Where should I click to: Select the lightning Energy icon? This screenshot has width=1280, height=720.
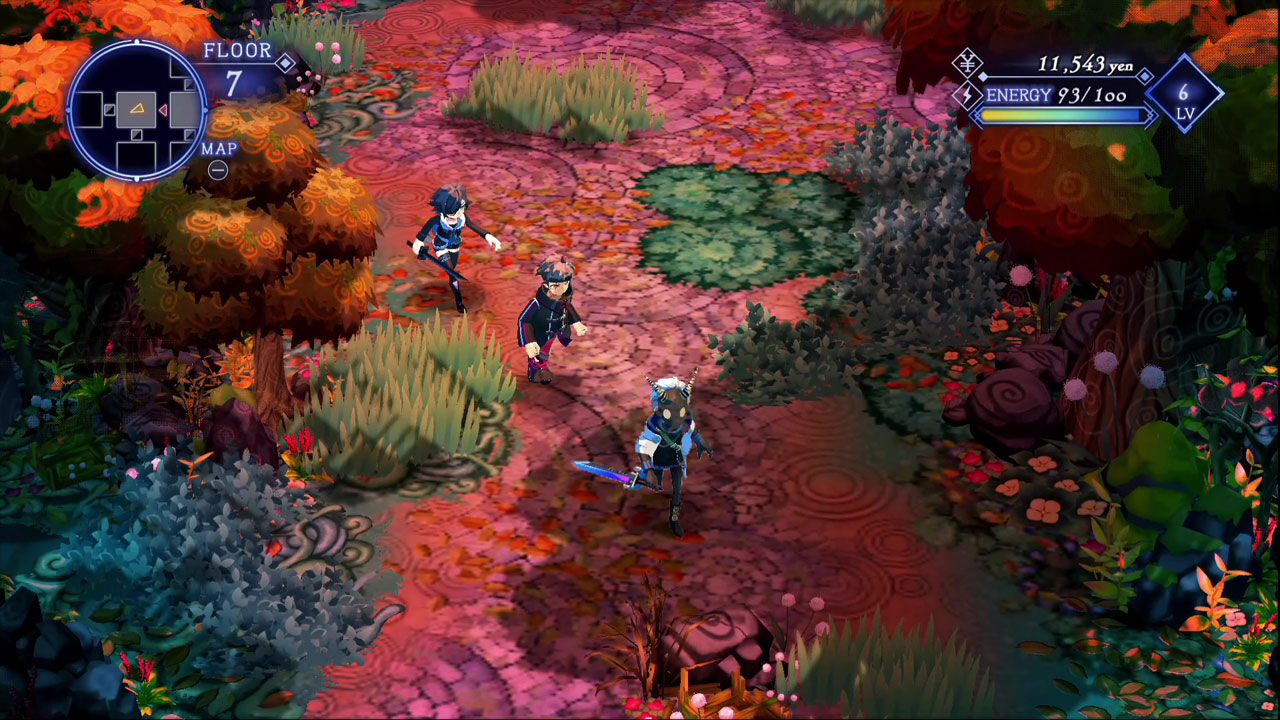[x=967, y=94]
